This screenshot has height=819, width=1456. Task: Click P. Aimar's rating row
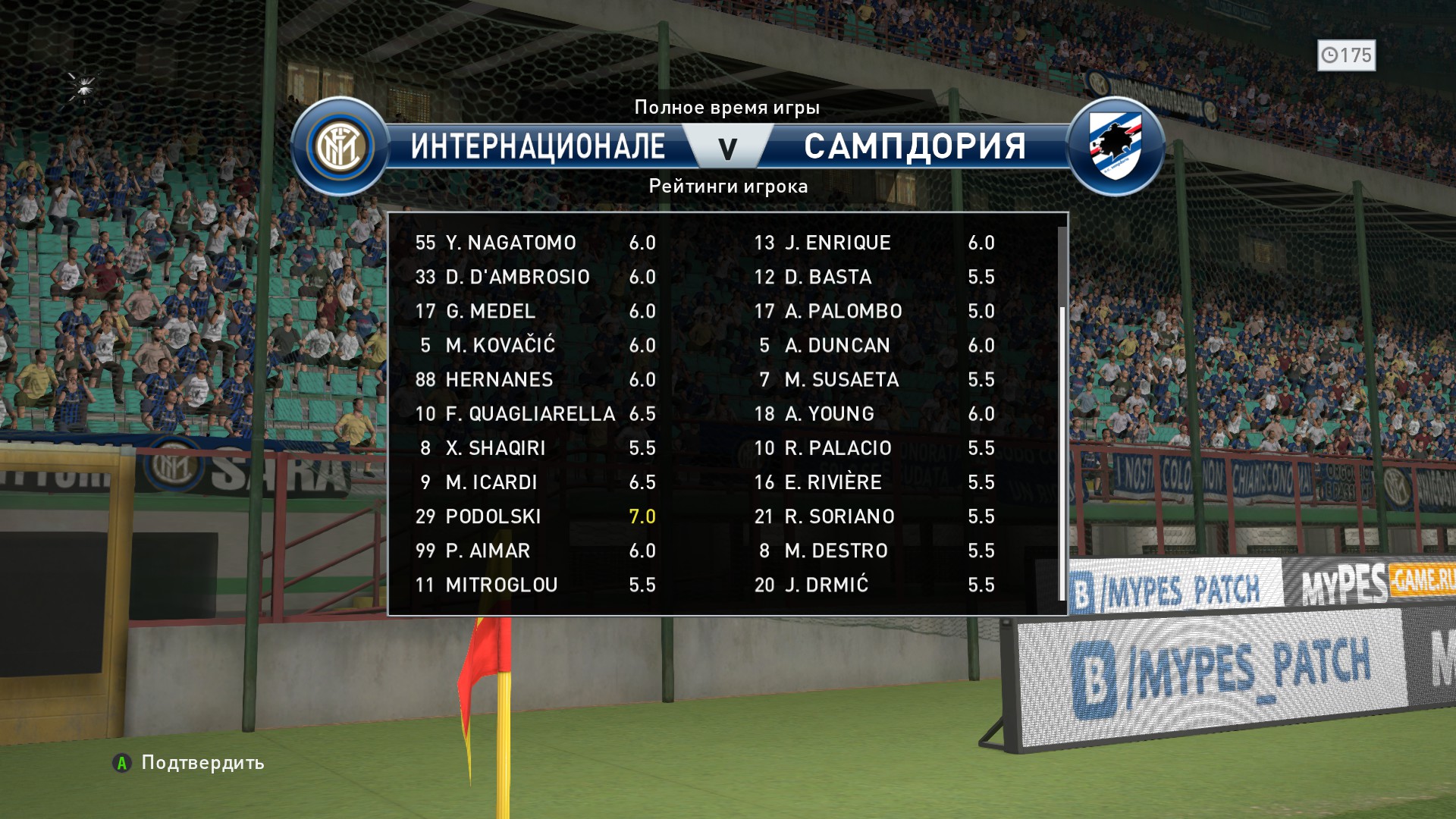pyautogui.click(x=488, y=551)
